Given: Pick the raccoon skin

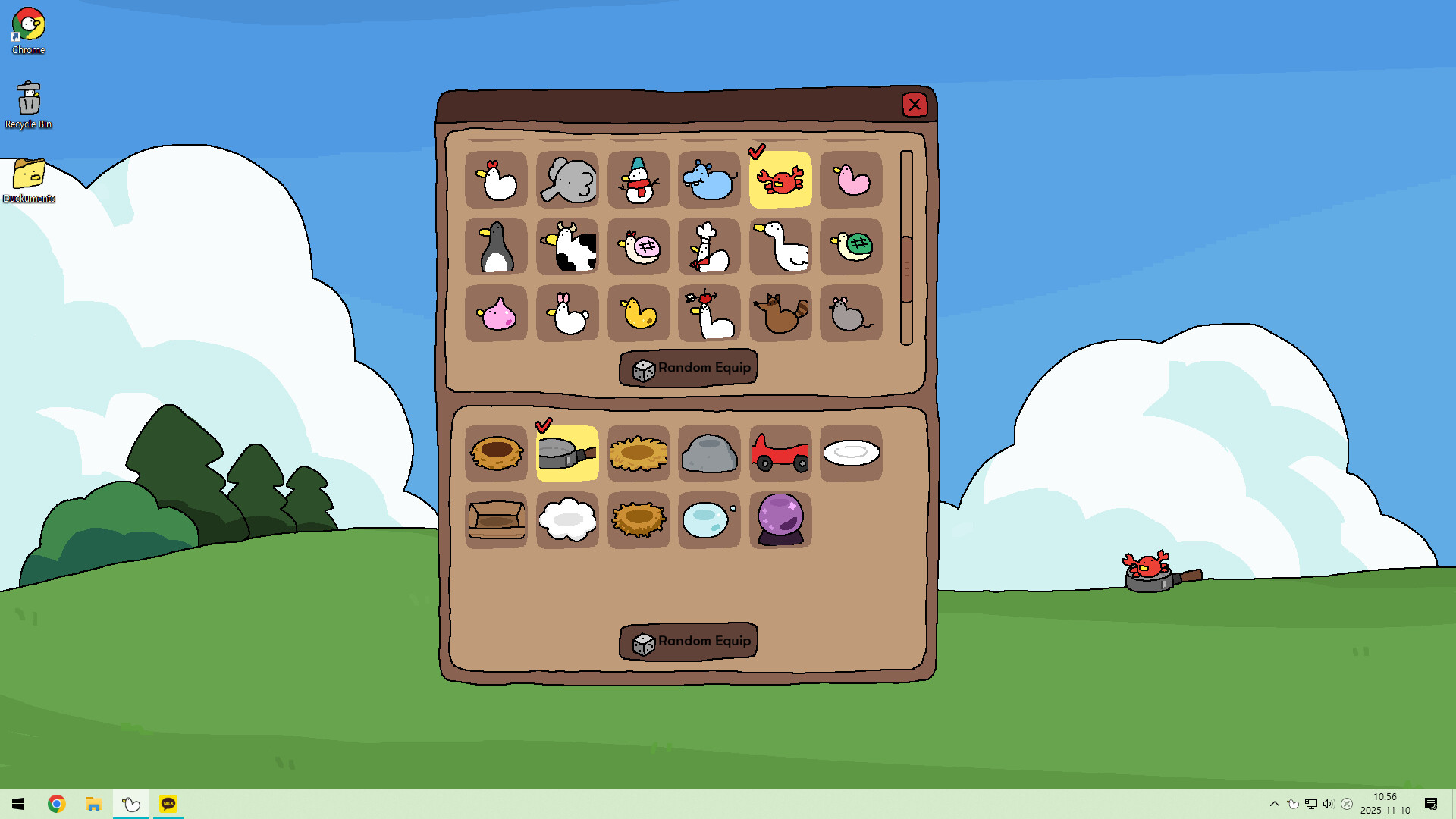Looking at the screenshot, I should pos(780,312).
